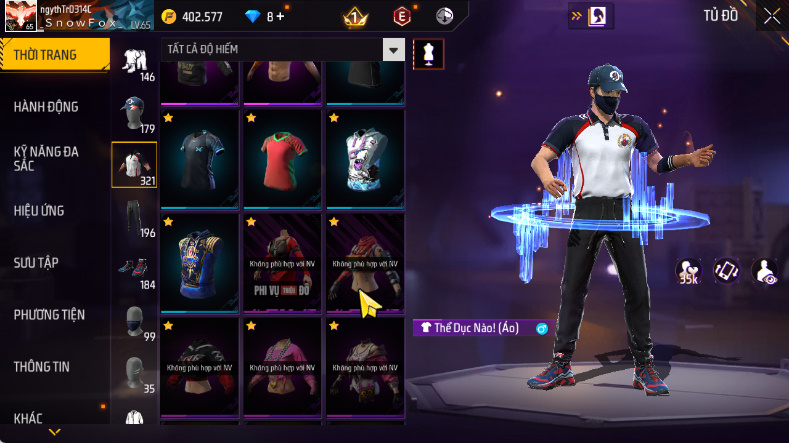Go to the Sưu Tập tab
This screenshot has height=443, width=789.
(x=37, y=262)
